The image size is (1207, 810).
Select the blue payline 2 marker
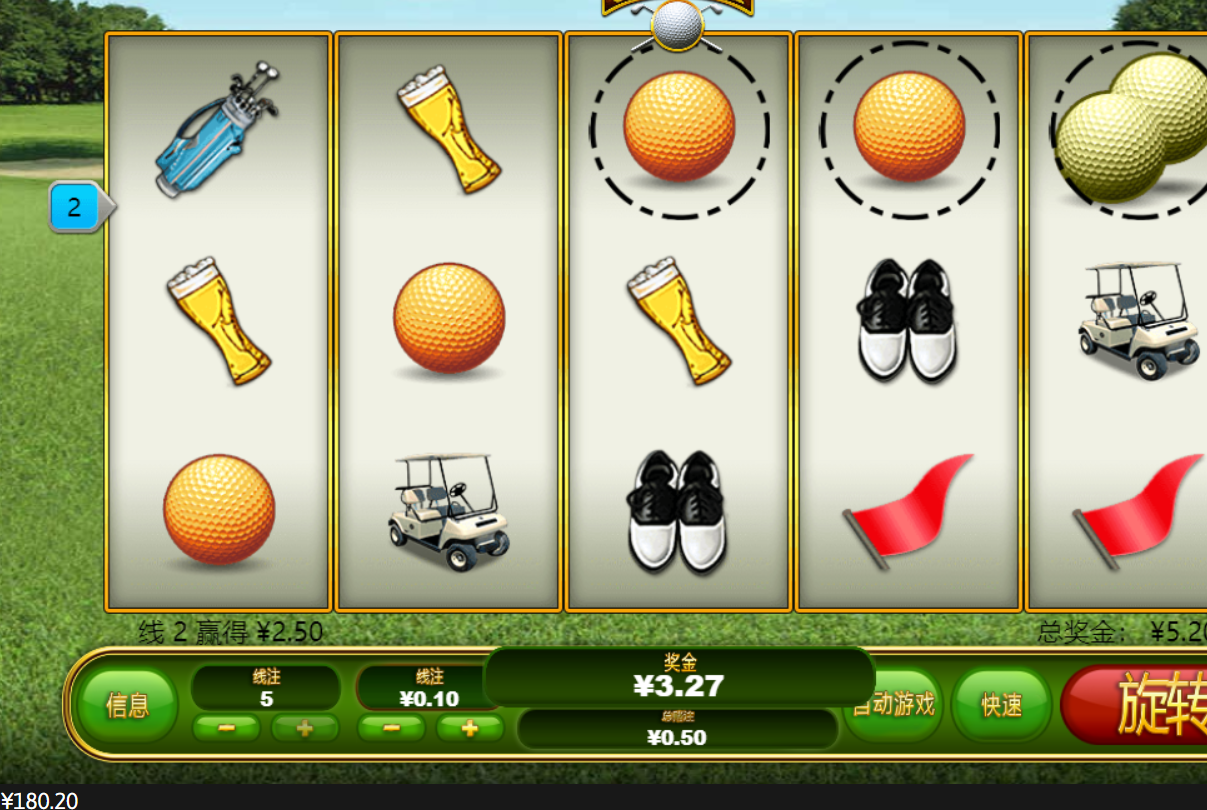[76, 208]
